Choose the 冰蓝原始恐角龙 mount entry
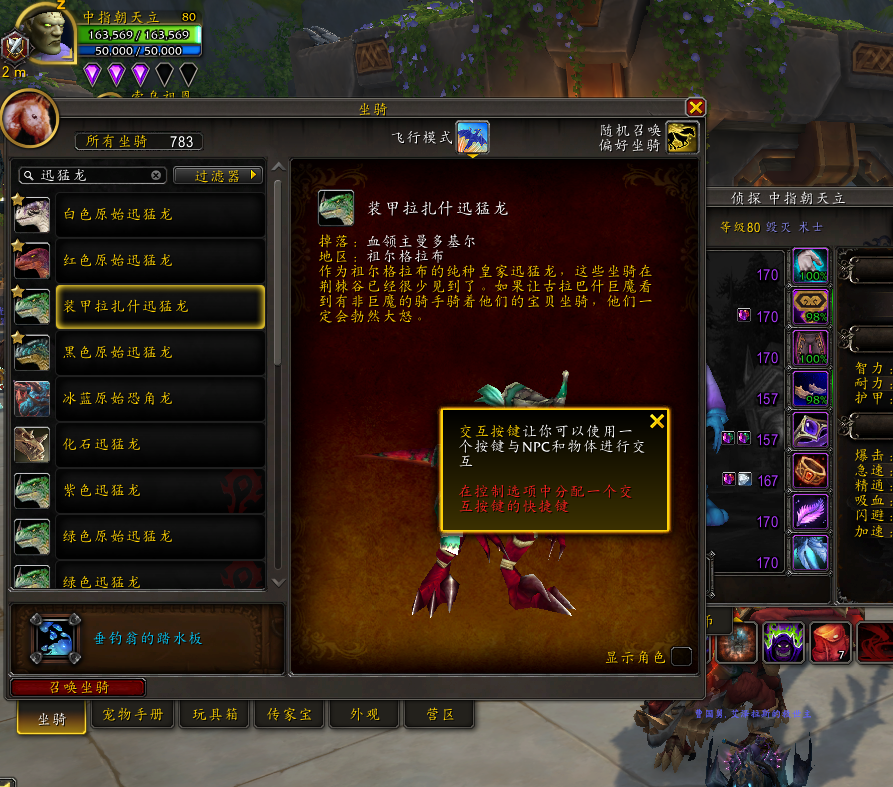Screen dimensions: 893x787 139,398
